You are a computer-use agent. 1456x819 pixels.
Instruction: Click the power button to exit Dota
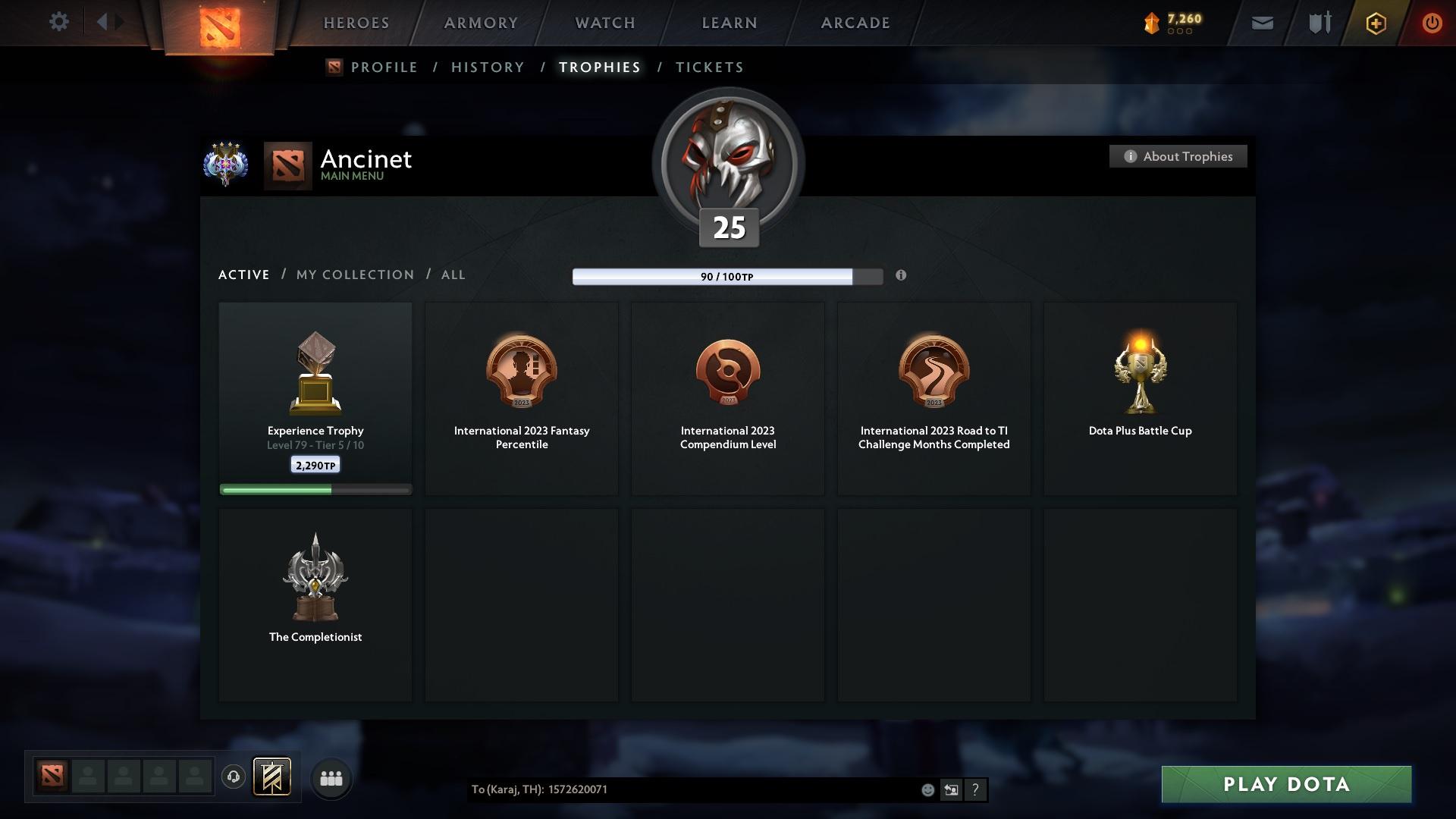click(x=1432, y=23)
